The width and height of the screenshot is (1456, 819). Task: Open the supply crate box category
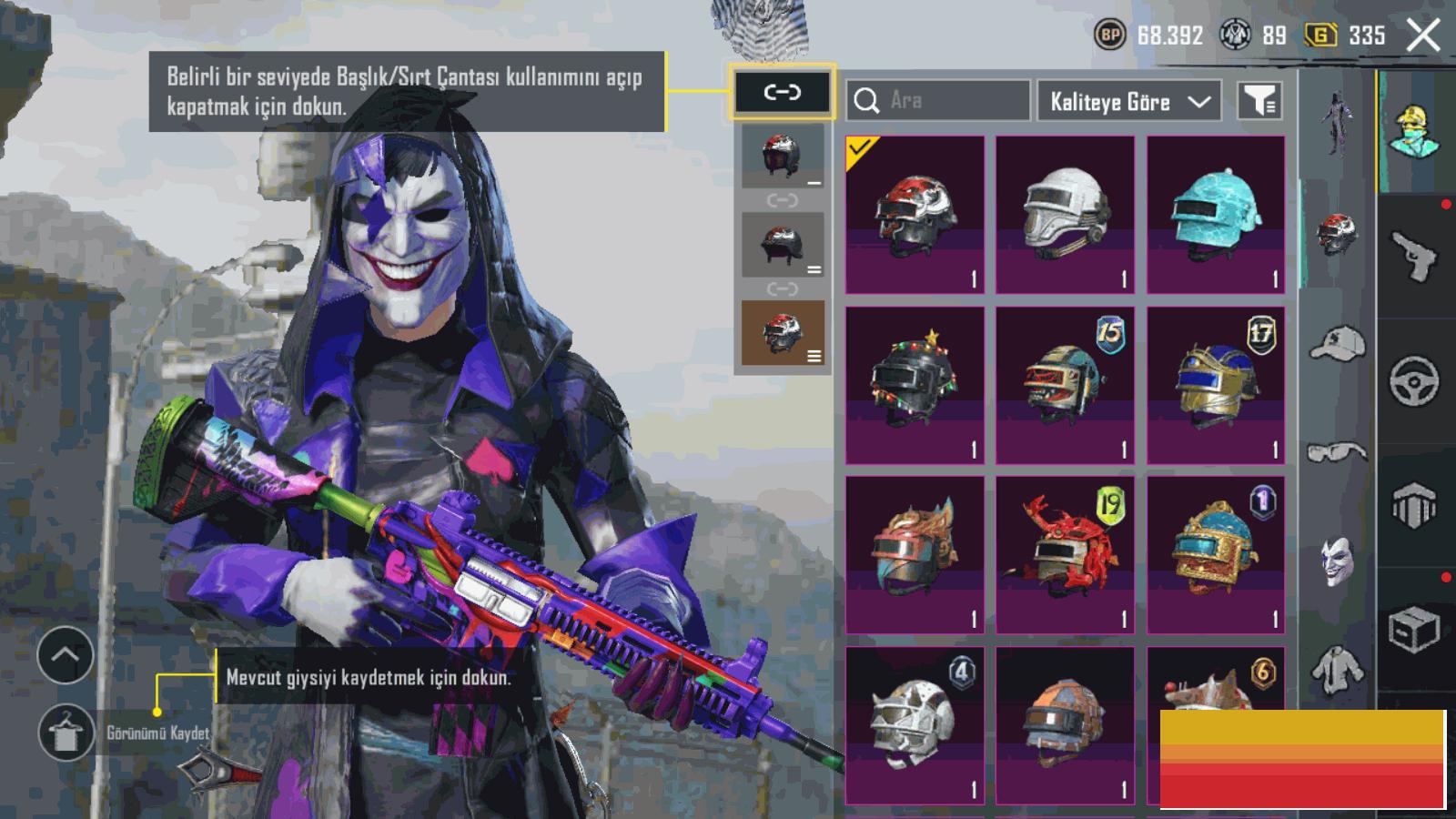[1415, 629]
